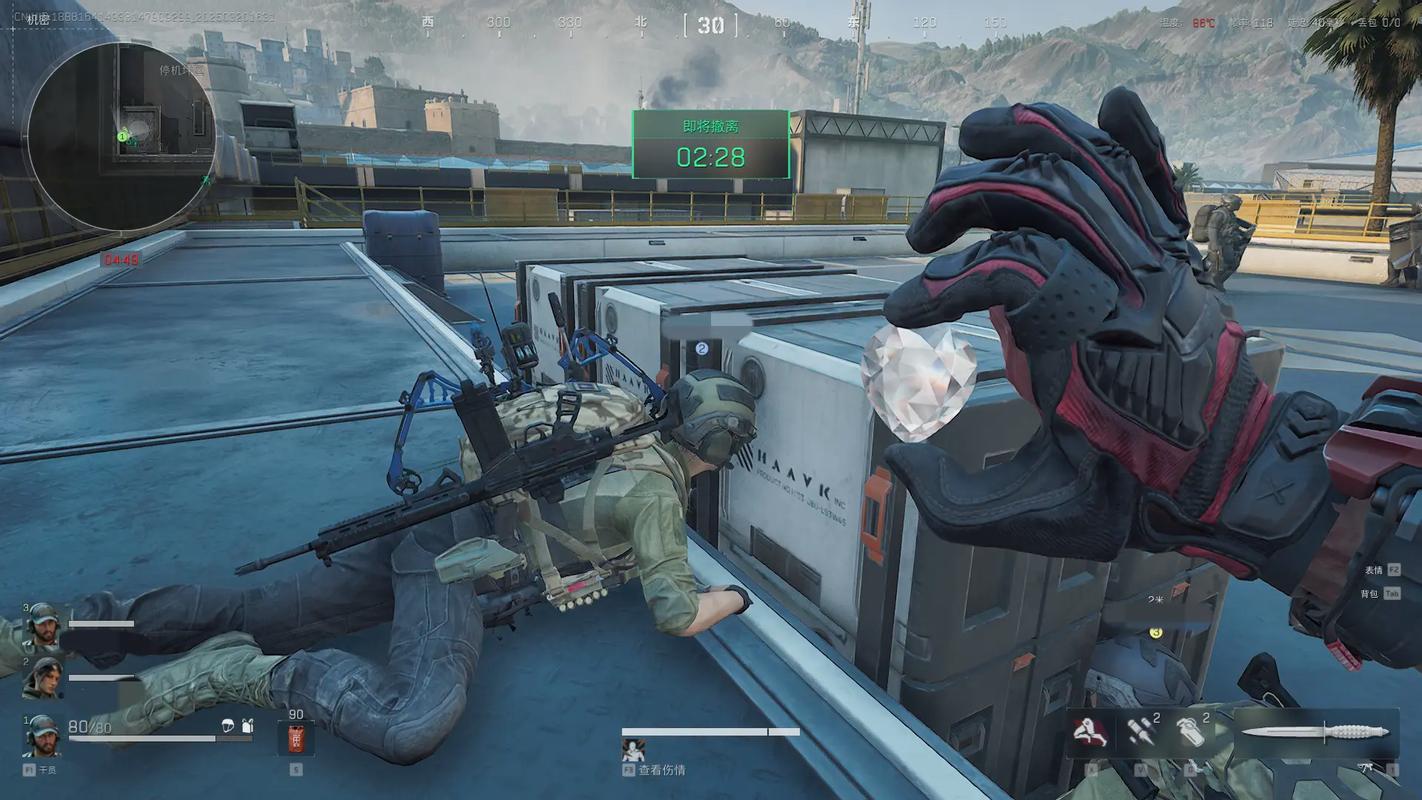Viewport: 1422px width, 800px height.
Task: Open the circular minimap
Action: click(120, 135)
